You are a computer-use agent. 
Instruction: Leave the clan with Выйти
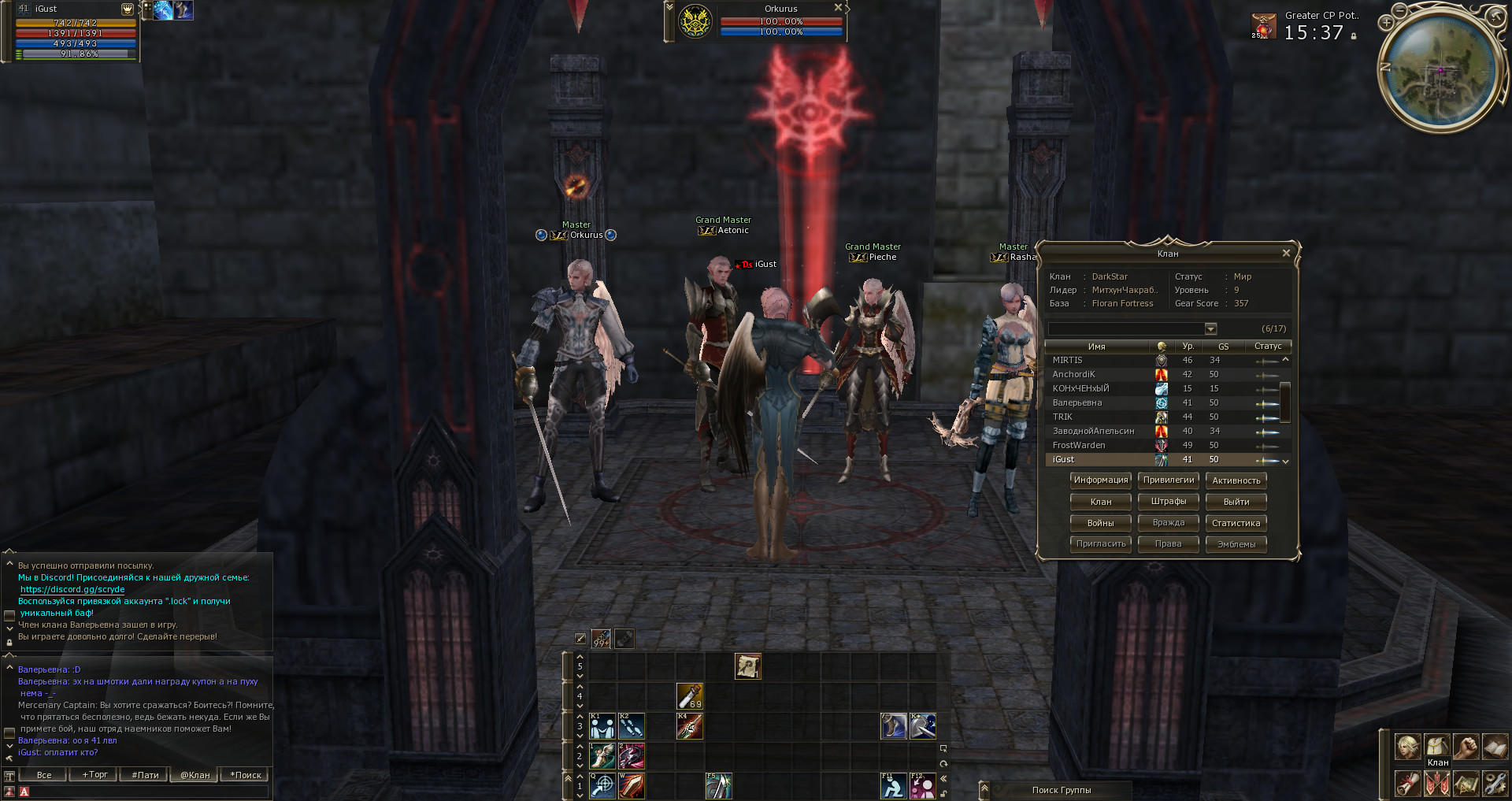pos(1236,502)
